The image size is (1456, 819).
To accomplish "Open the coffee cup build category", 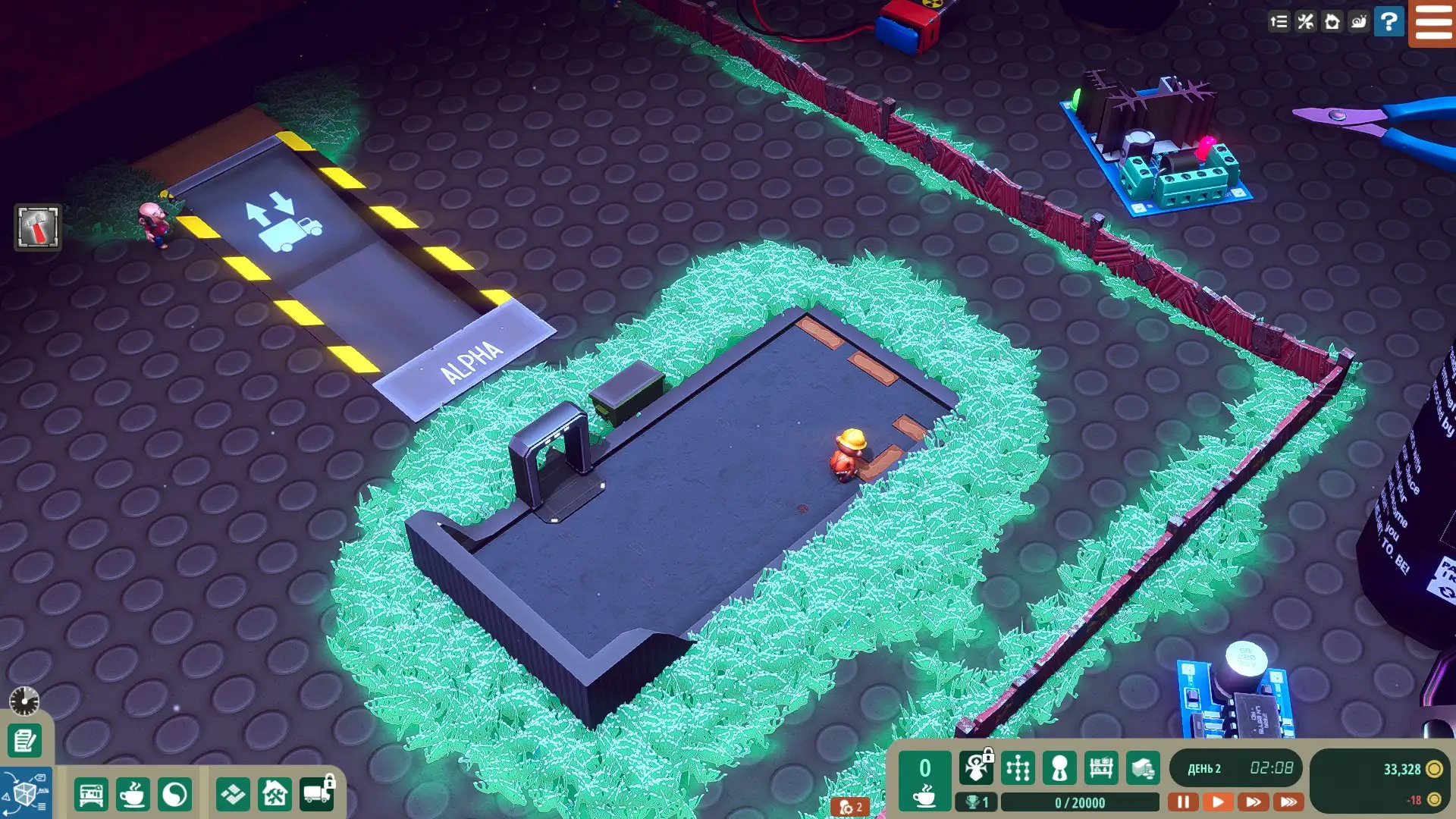I will [133, 795].
